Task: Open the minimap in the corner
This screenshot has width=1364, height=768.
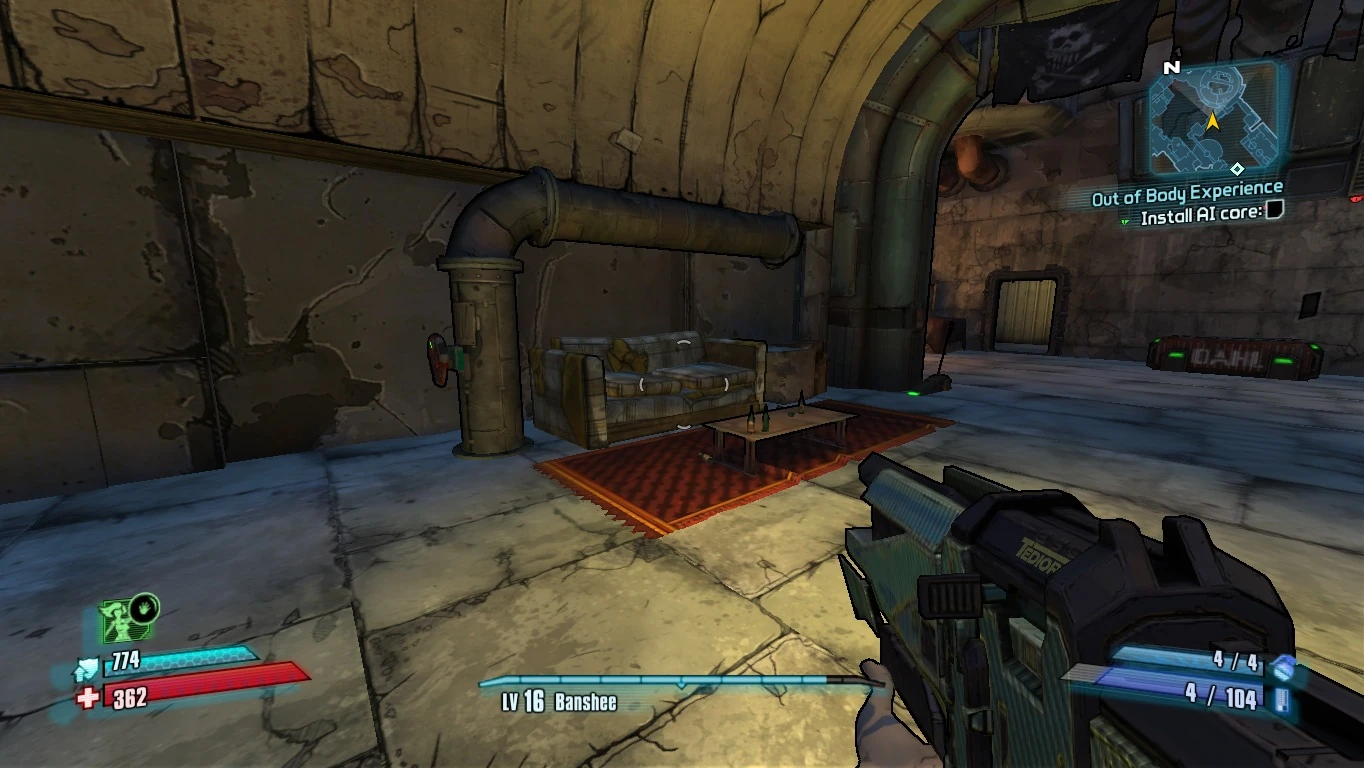Action: pos(1212,118)
